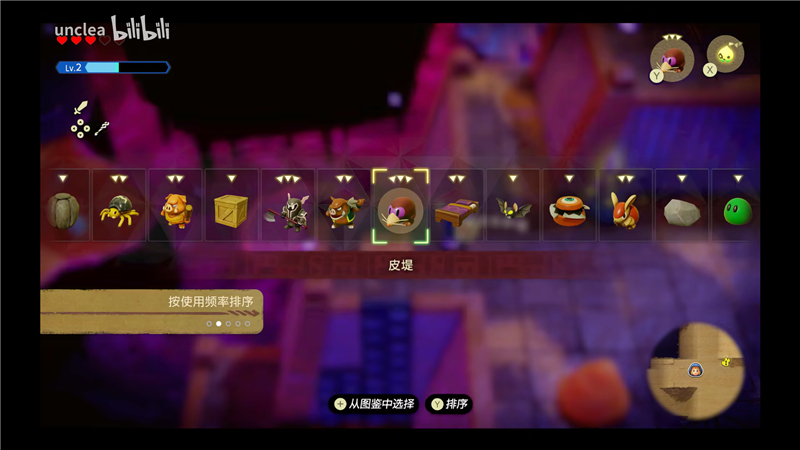The image size is (800, 450).
Task: Select the orange clam-mouthed monster echo
Action: pos(569,210)
